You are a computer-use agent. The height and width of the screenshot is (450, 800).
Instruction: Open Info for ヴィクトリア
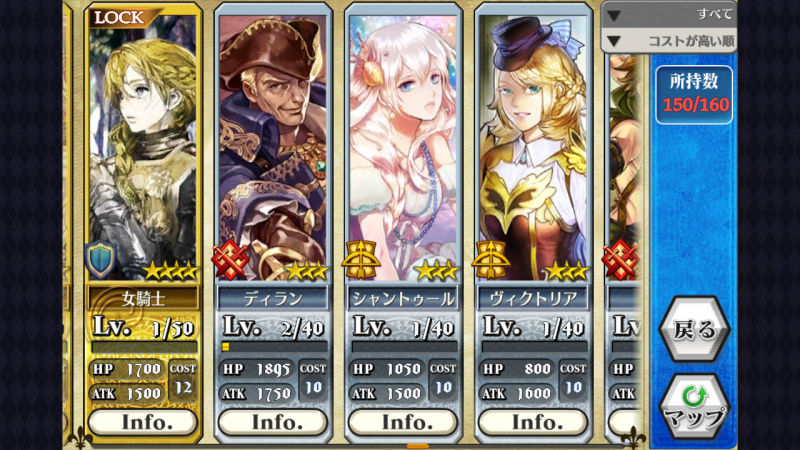[x=533, y=422]
